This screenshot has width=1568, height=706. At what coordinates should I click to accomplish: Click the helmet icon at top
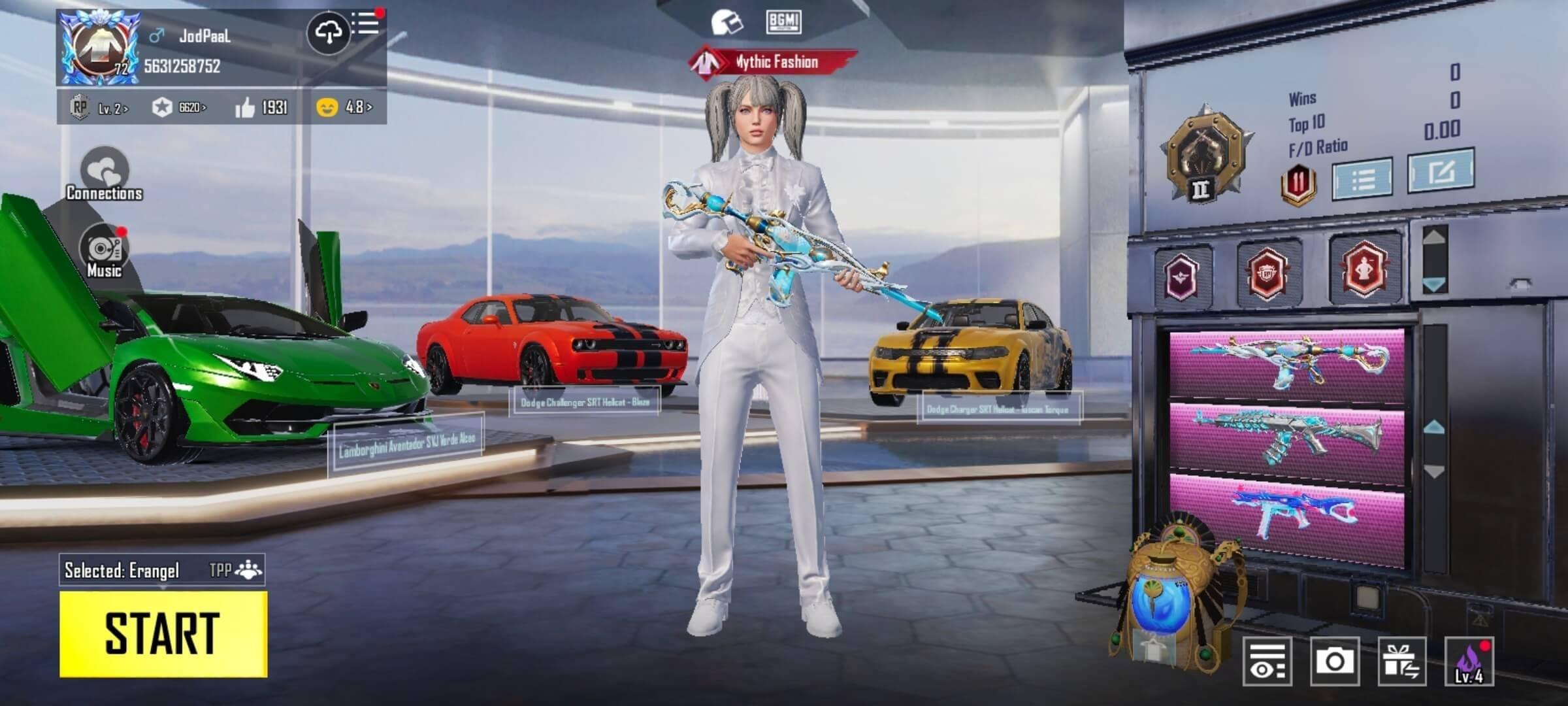coord(727,24)
